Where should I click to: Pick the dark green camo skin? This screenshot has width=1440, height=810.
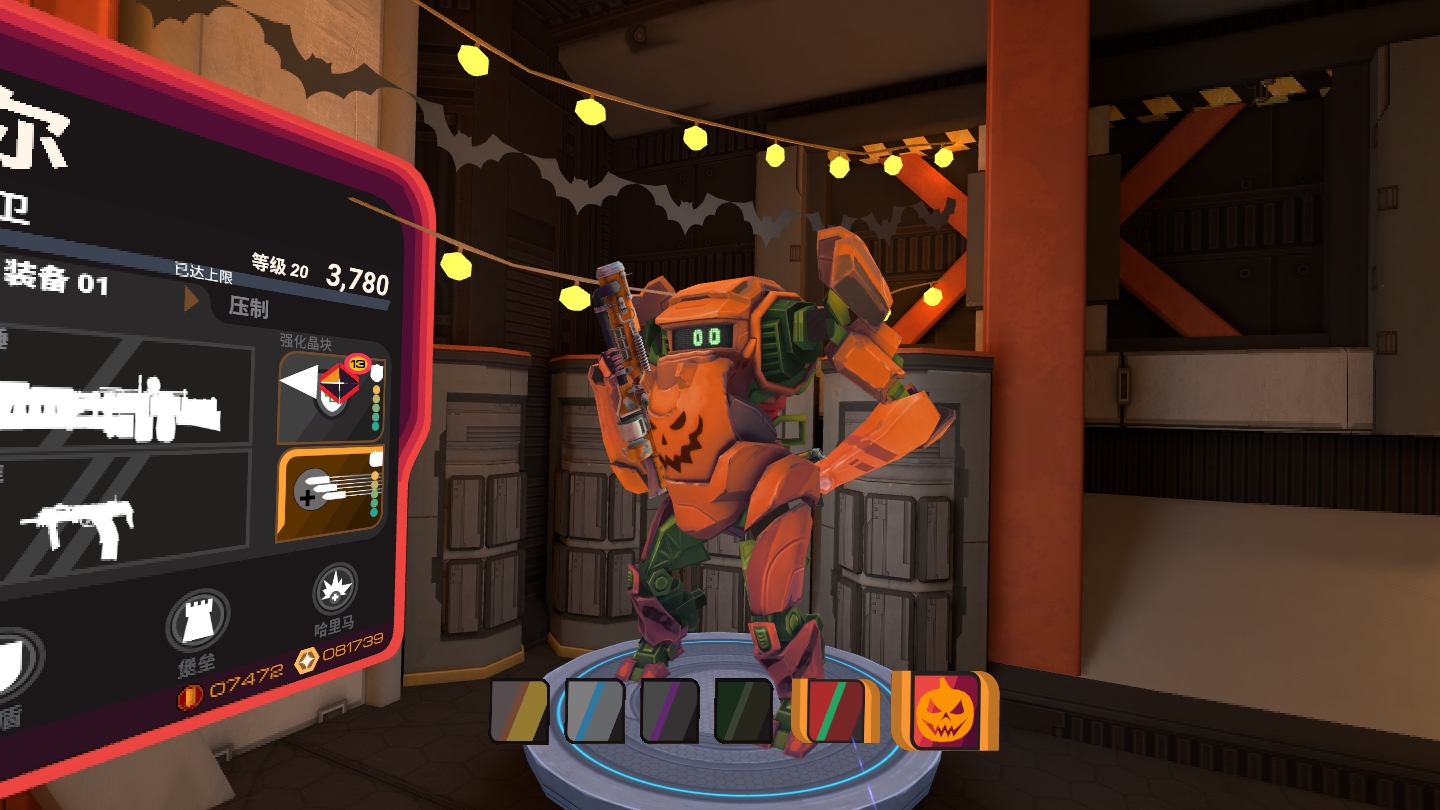tap(743, 711)
